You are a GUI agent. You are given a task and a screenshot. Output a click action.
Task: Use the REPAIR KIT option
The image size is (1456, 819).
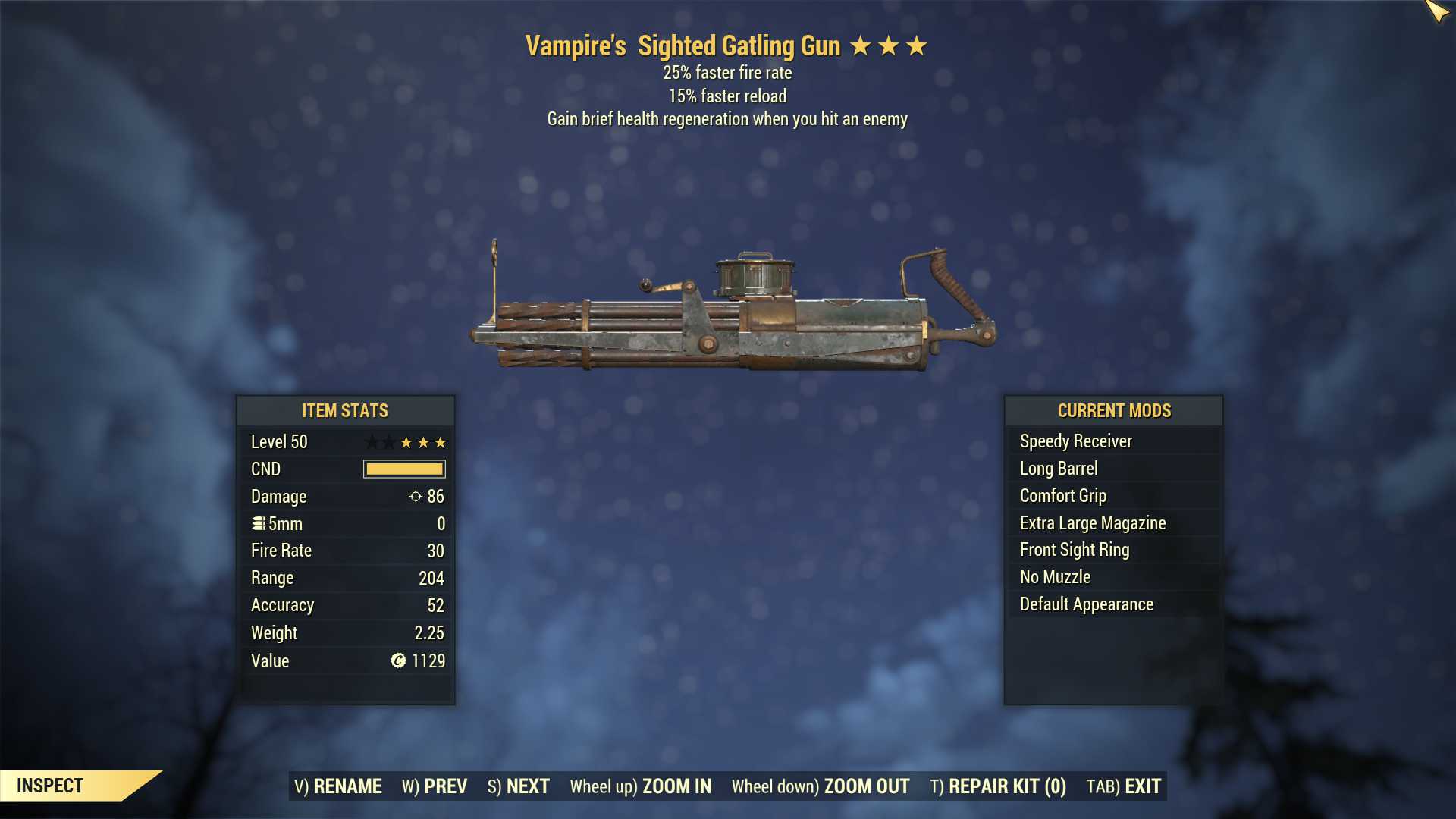coord(998,786)
